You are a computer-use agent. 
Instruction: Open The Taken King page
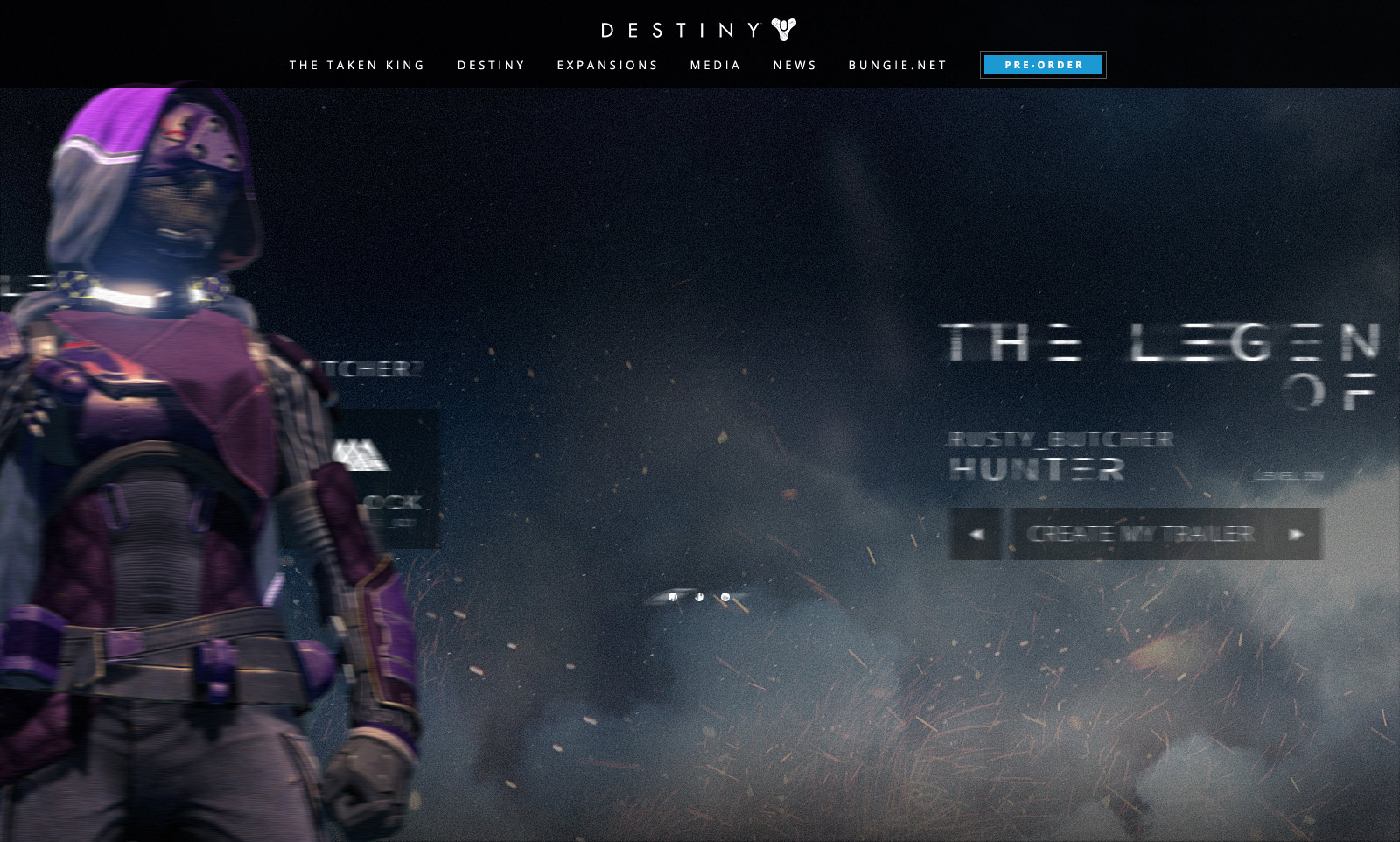(357, 66)
